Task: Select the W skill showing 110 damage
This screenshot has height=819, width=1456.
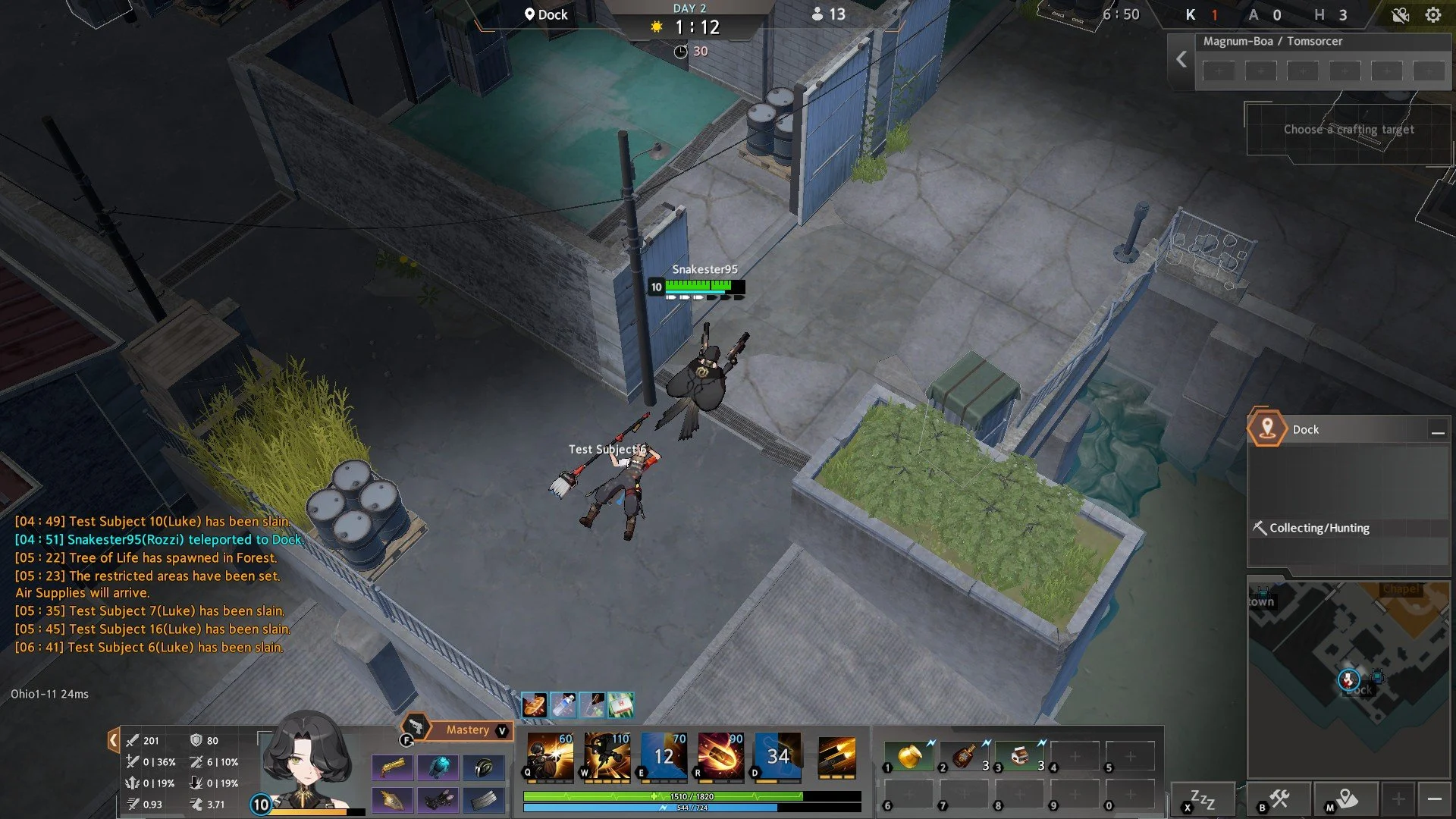Action: [607, 756]
